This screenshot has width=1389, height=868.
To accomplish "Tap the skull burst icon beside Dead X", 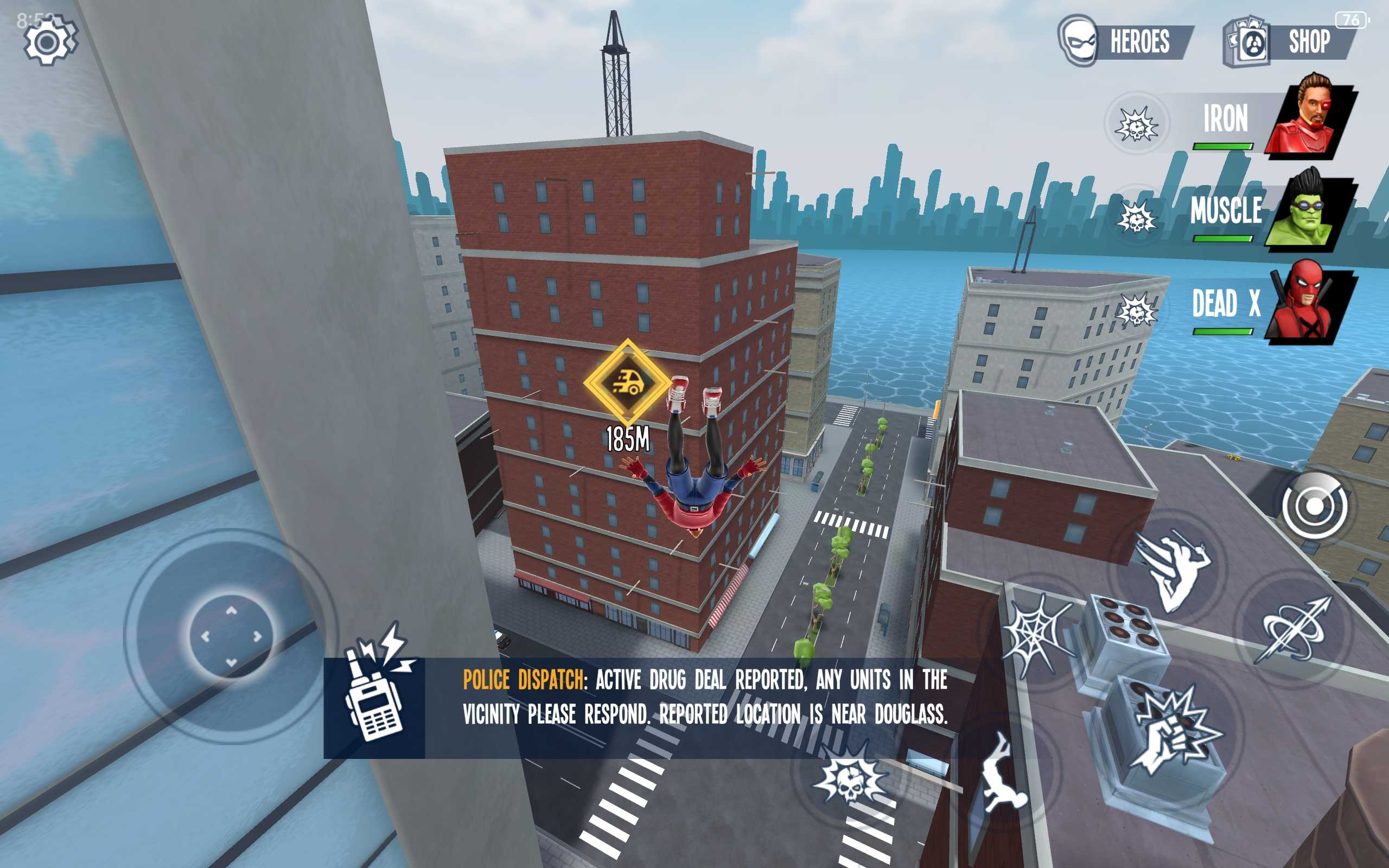I will pos(1137,311).
